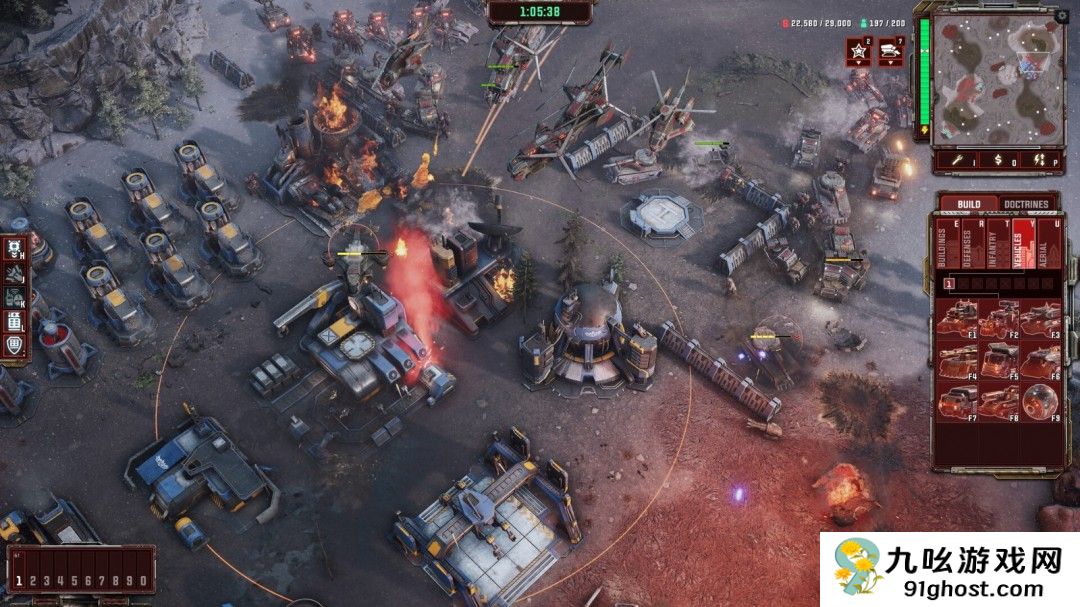Open settings via the gear icon

[x=1062, y=15]
